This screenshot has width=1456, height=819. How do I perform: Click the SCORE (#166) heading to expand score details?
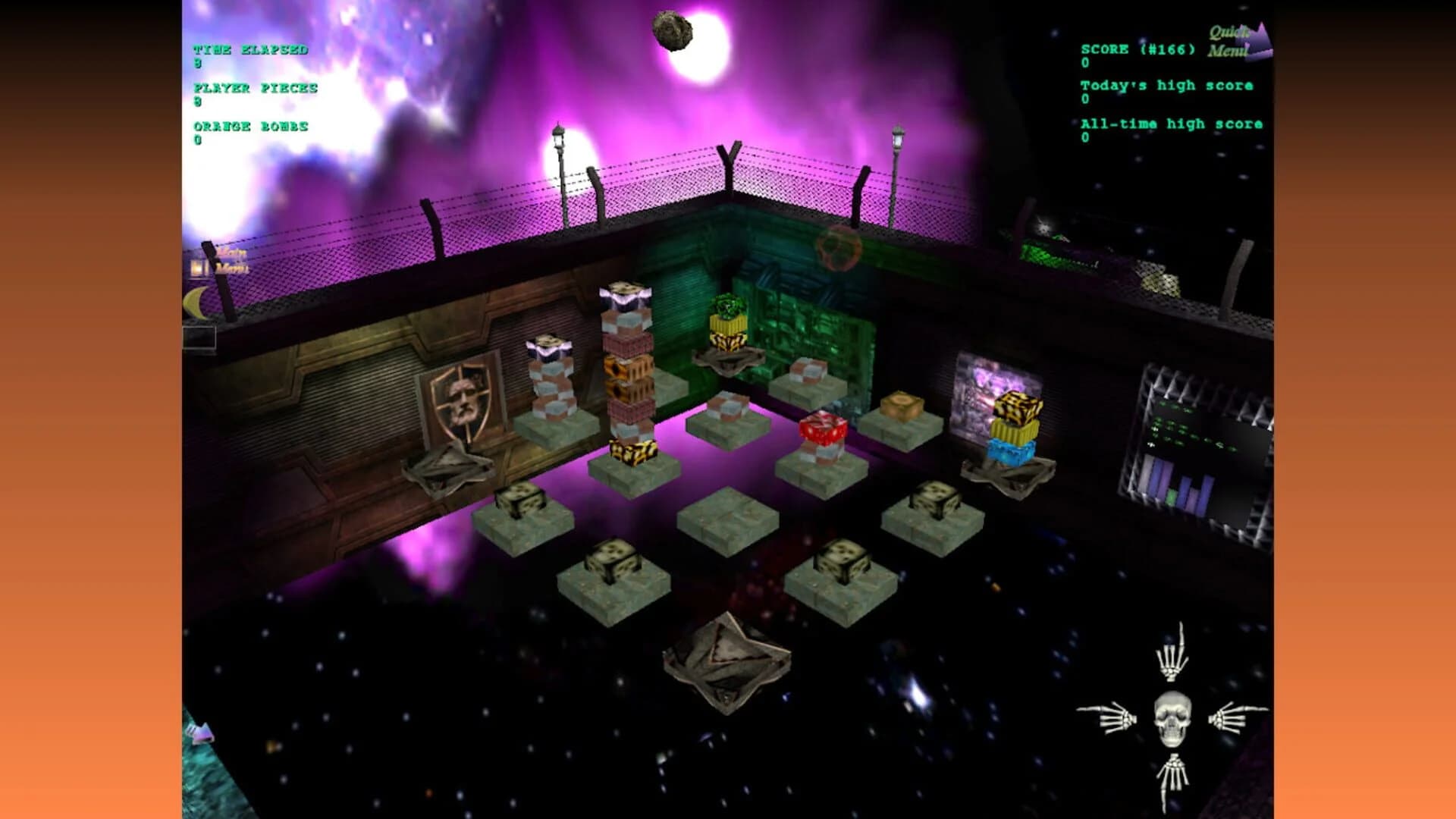[x=1137, y=48]
